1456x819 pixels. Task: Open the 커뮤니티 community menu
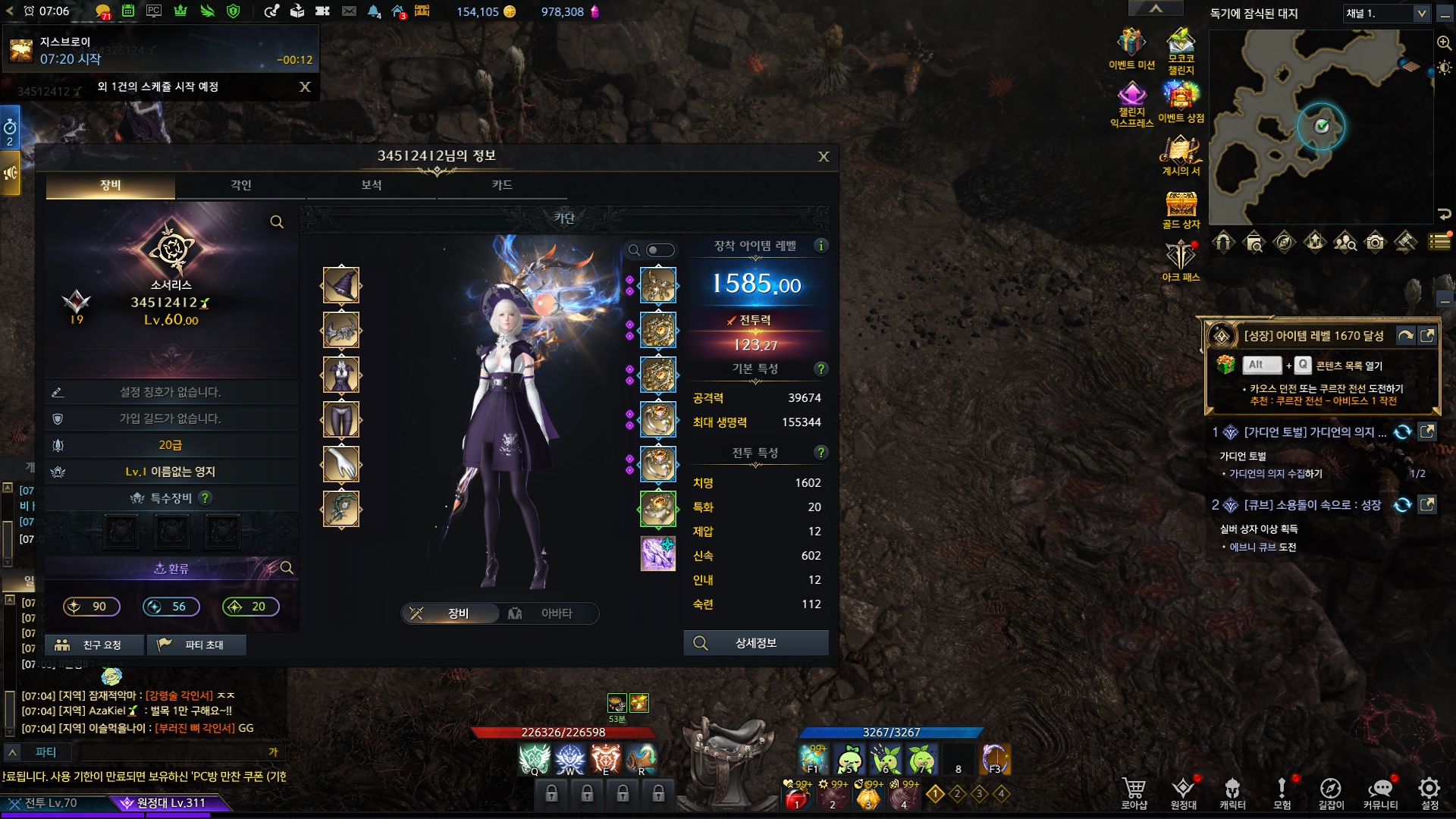(x=1380, y=792)
